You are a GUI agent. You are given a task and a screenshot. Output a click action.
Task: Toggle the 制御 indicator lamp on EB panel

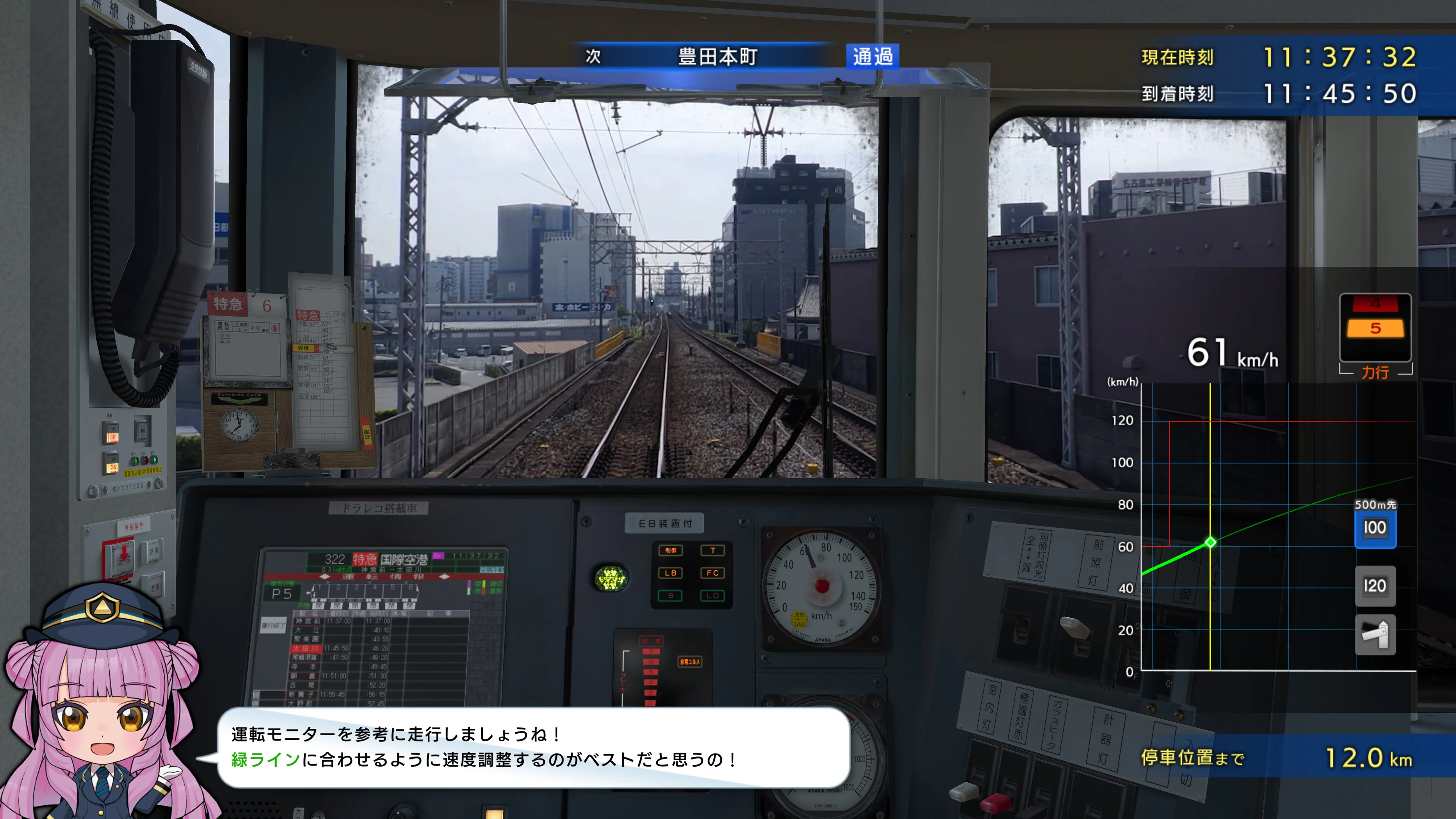pos(671,551)
